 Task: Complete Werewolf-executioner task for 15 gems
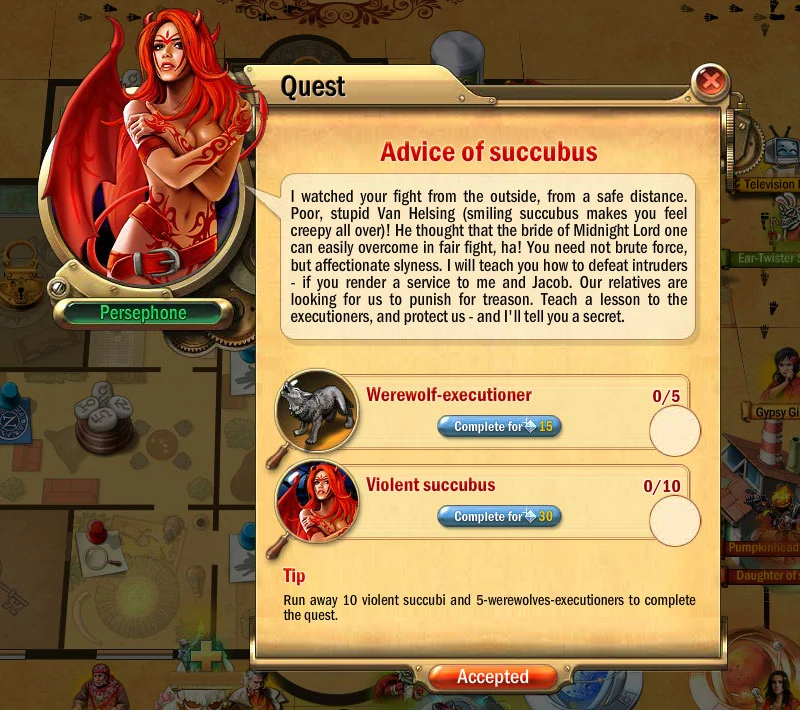pyautogui.click(x=499, y=427)
